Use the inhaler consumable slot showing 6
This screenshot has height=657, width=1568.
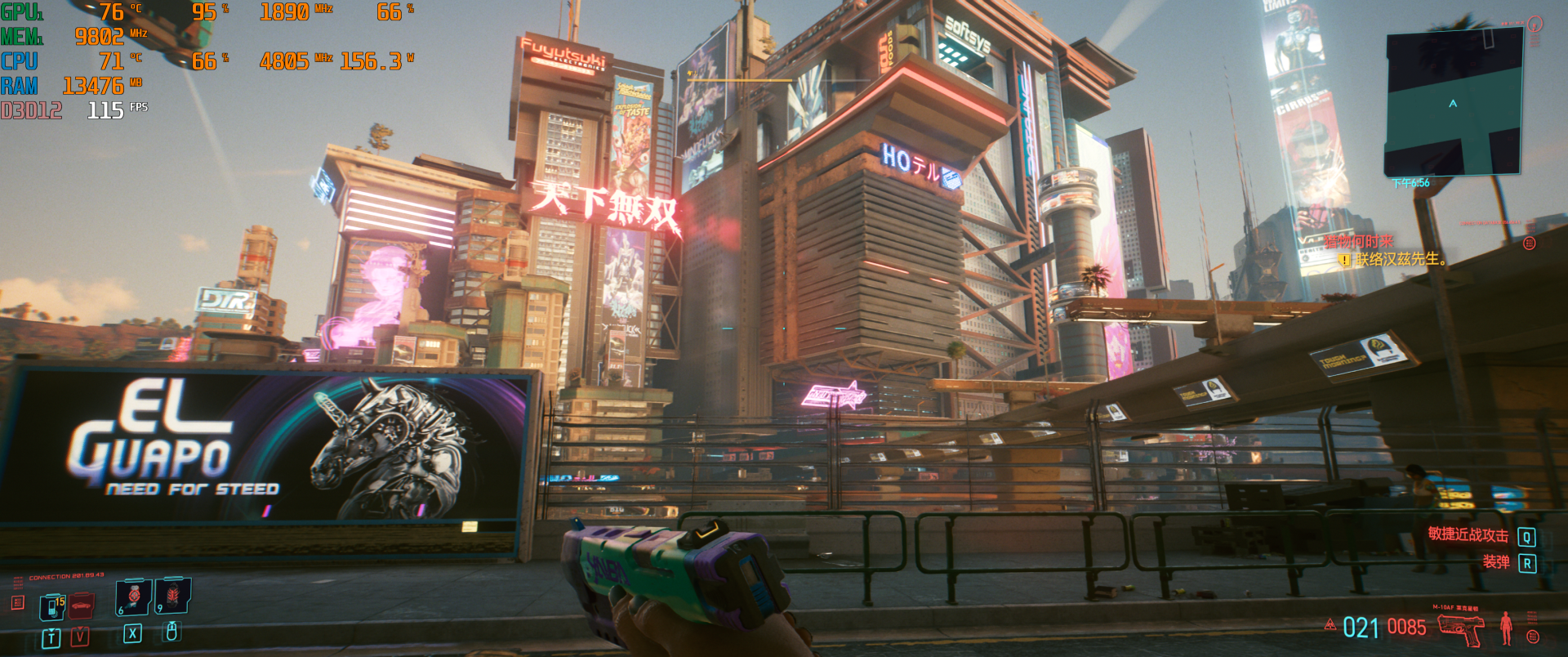133,596
